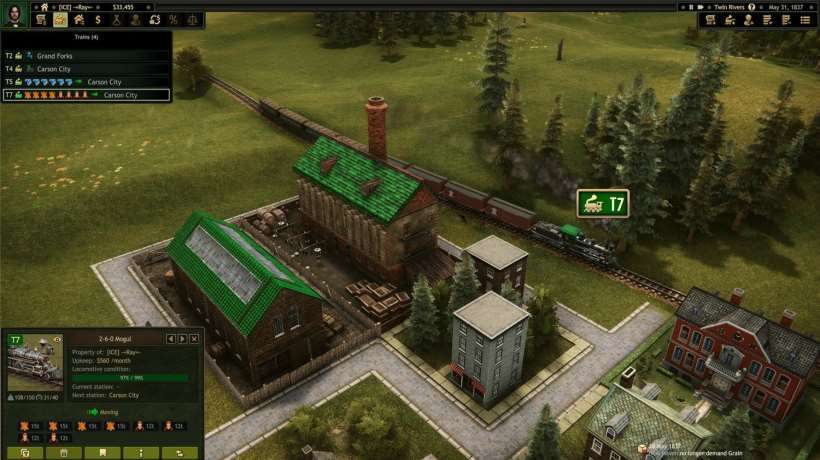Click the info button in train panel
The image size is (820, 460).
pyautogui.click(x=139, y=453)
